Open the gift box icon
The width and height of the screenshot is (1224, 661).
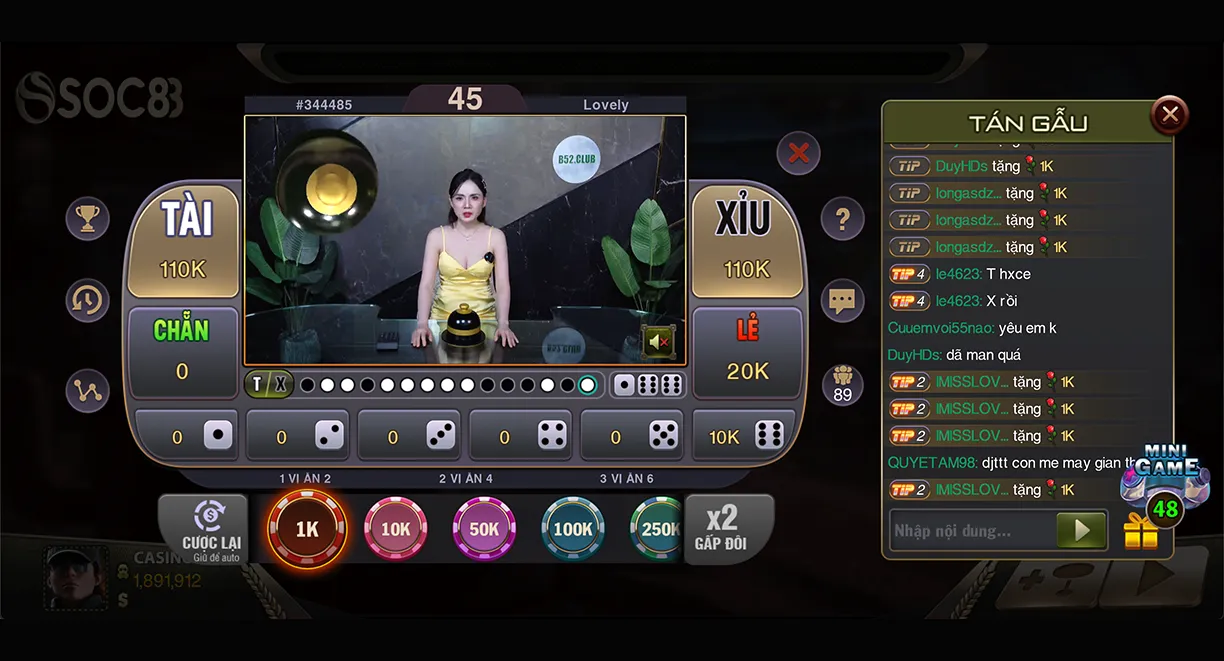point(1141,533)
